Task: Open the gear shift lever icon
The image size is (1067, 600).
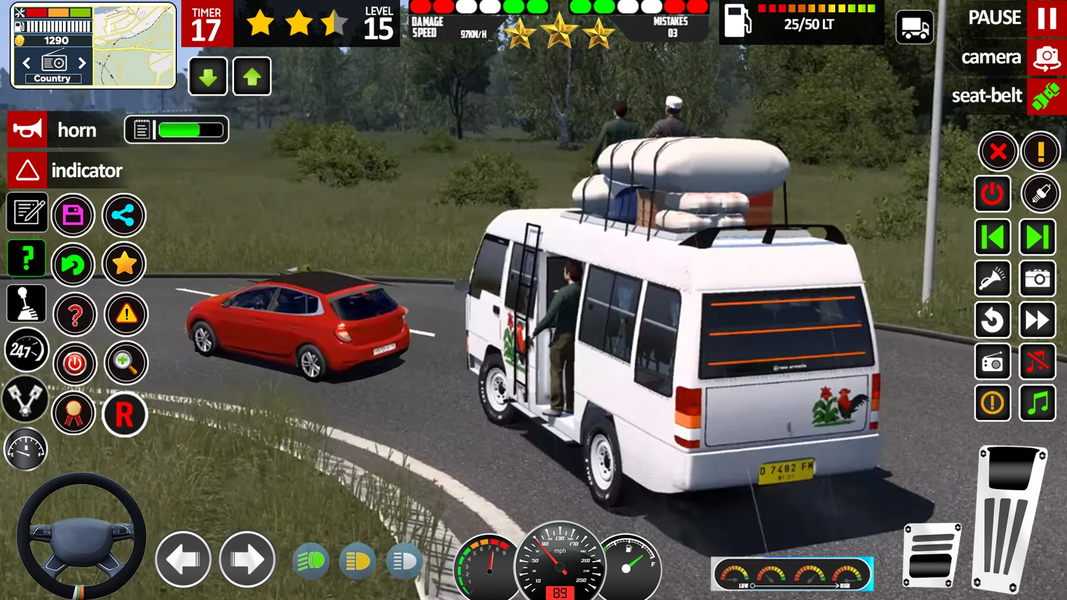Action: [26, 303]
